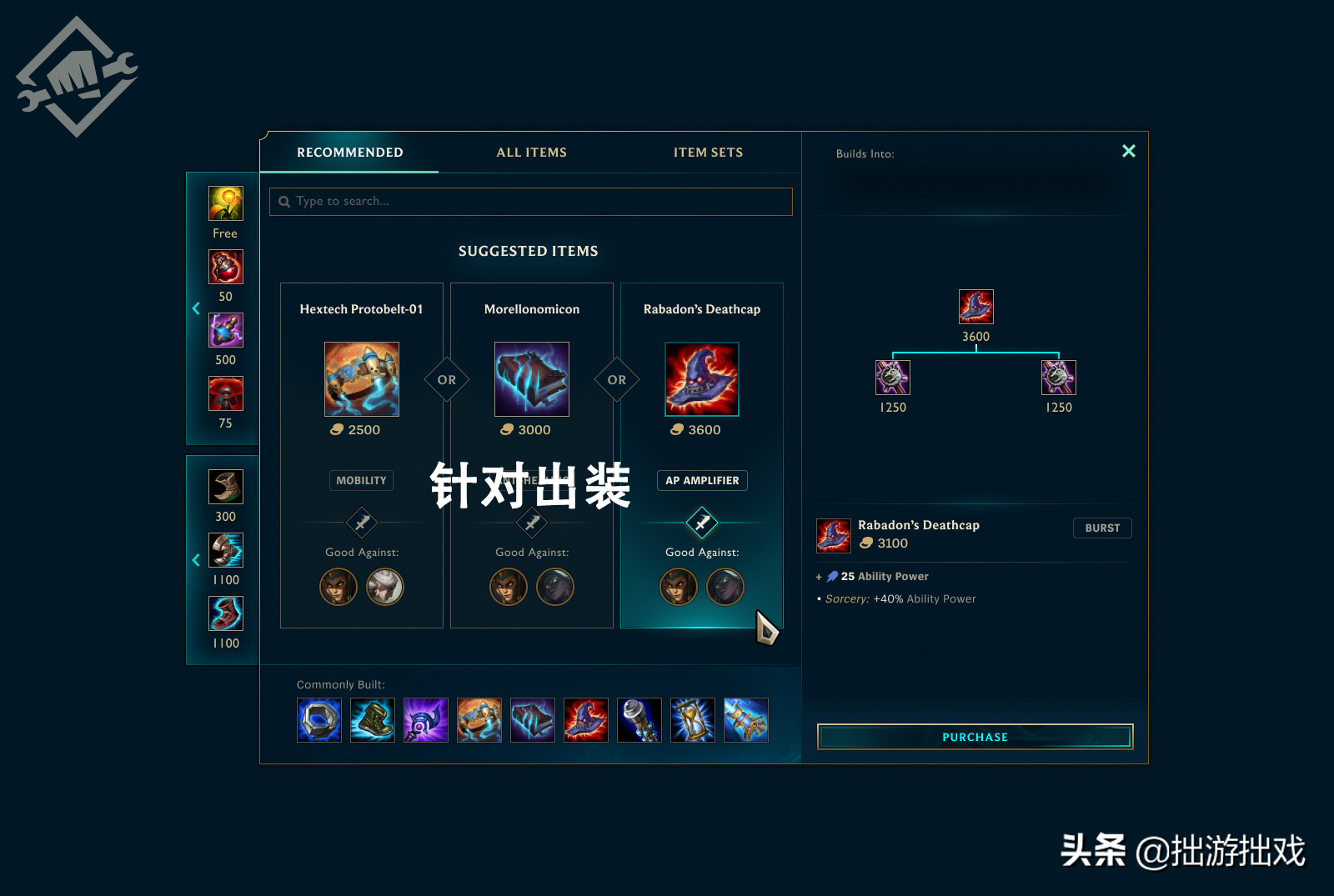Select the 75 gold red mushroom ward item
1334x896 pixels.
(226, 393)
